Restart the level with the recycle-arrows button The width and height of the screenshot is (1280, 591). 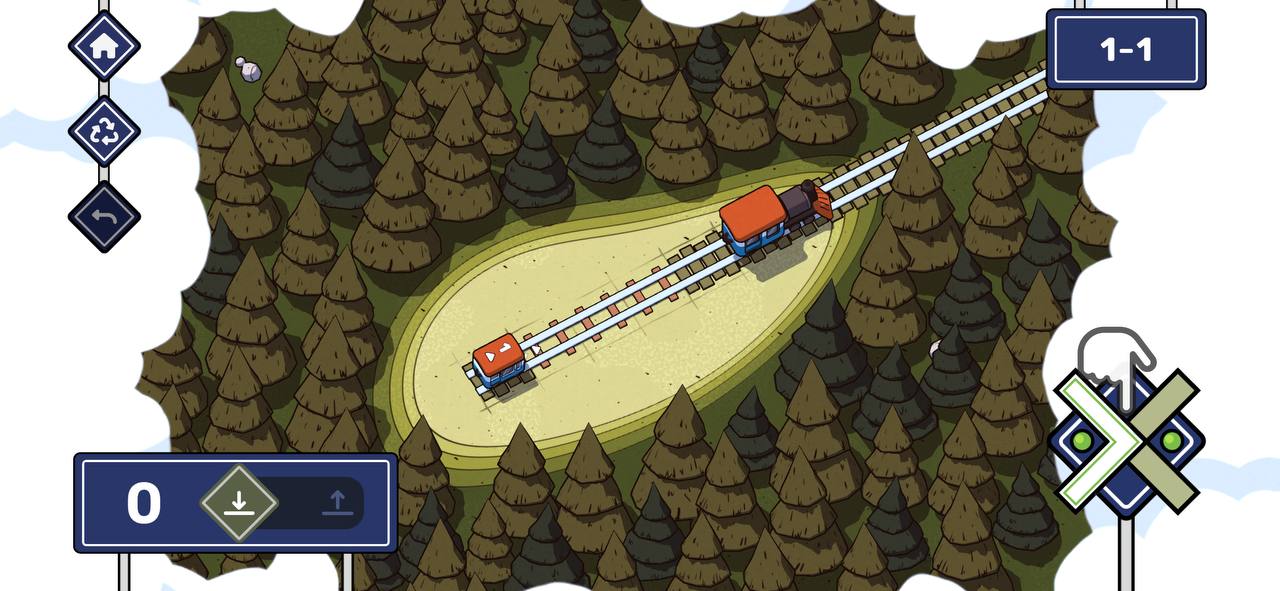tap(104, 131)
